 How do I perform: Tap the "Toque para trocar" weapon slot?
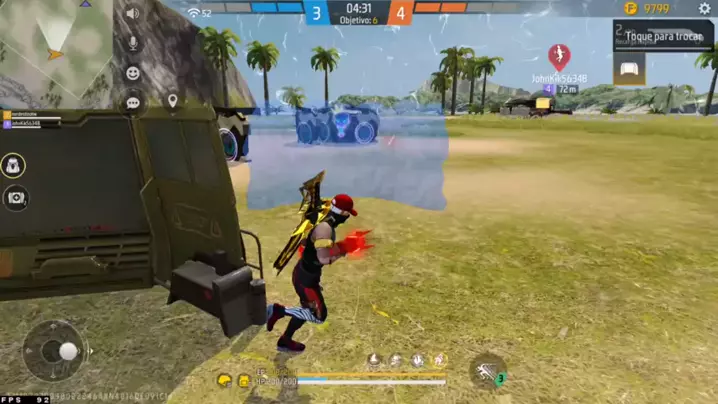(664, 36)
